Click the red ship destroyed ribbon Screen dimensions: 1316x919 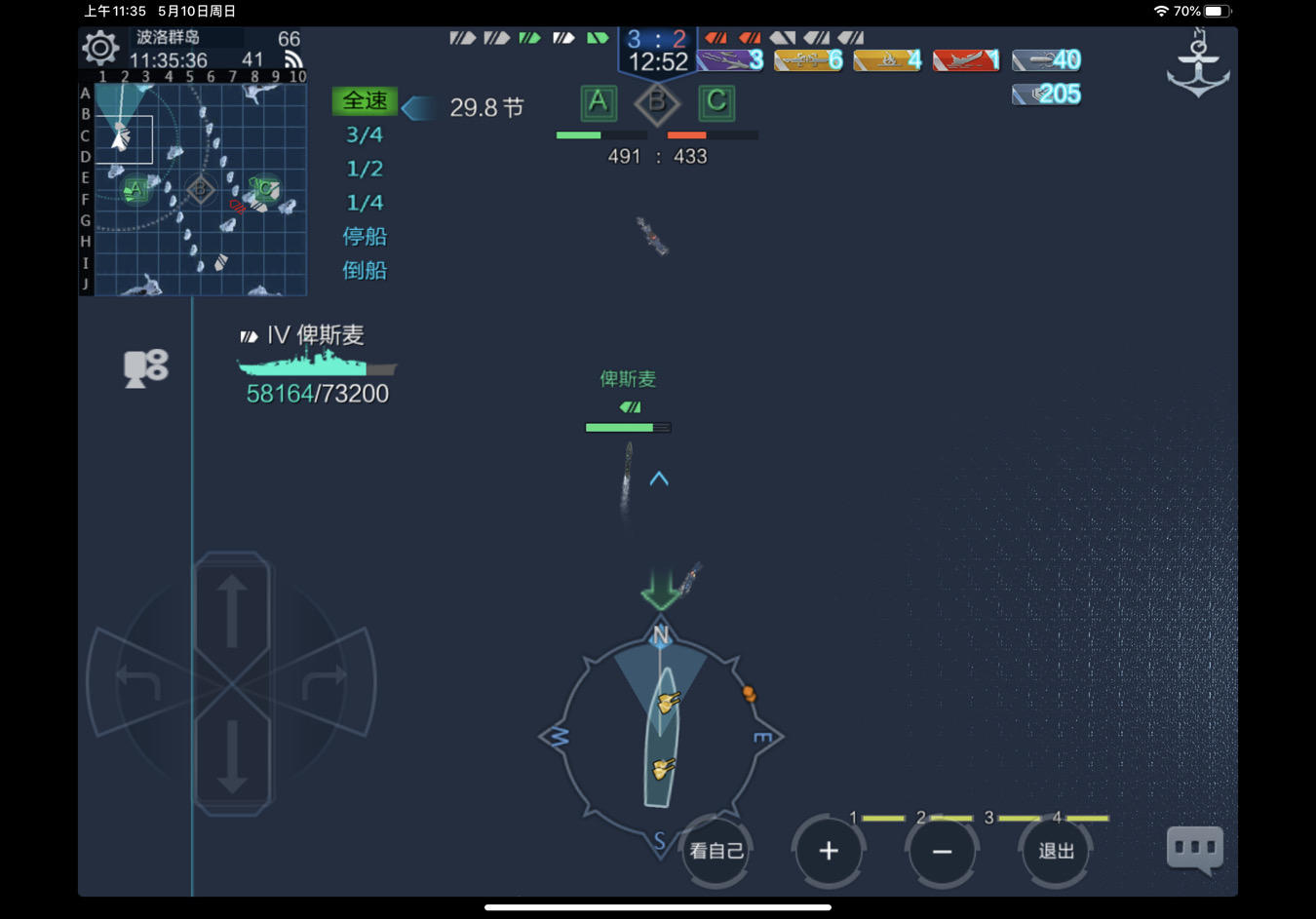point(966,60)
